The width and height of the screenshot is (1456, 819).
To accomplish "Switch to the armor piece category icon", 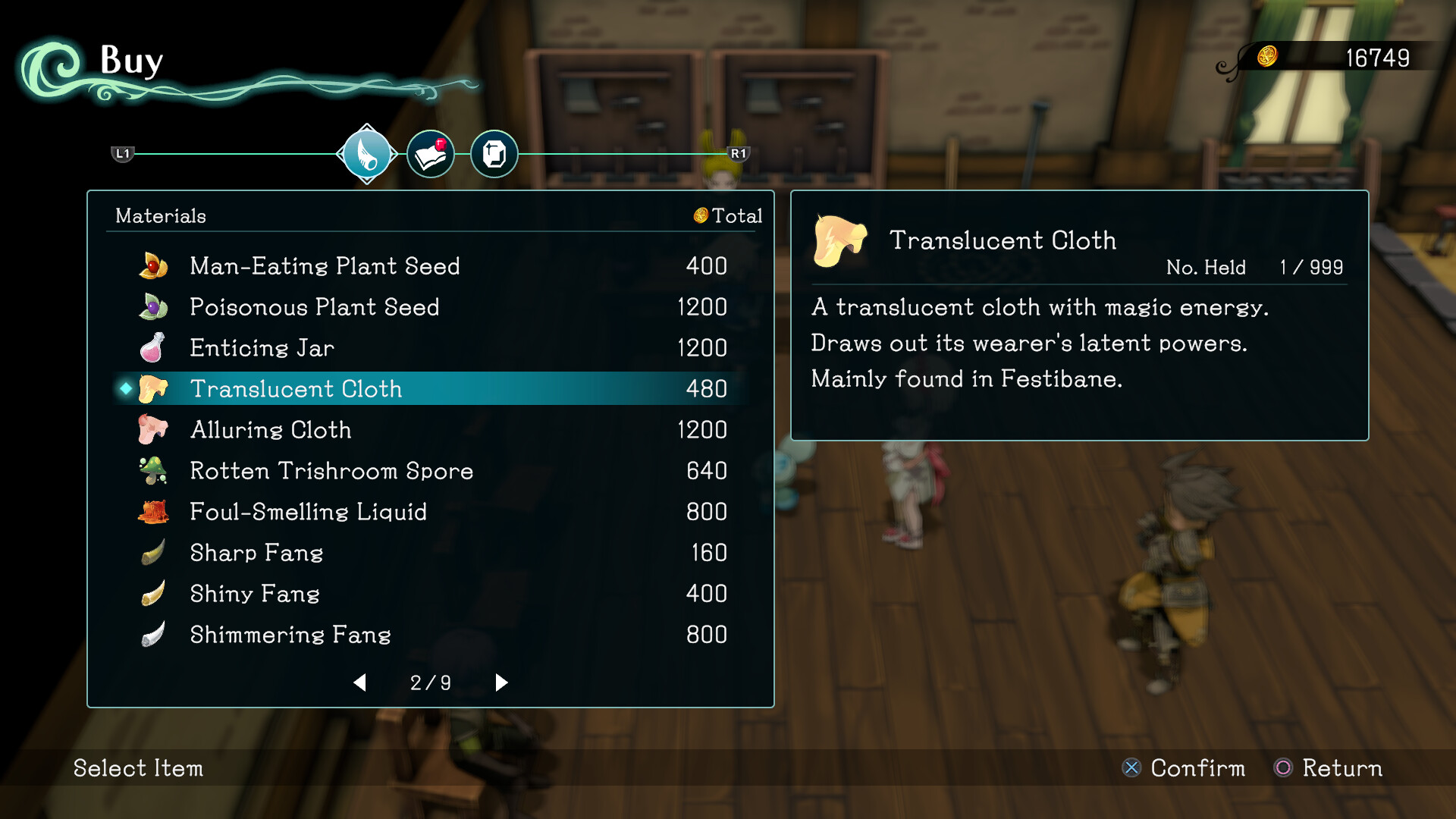I will click(x=494, y=154).
